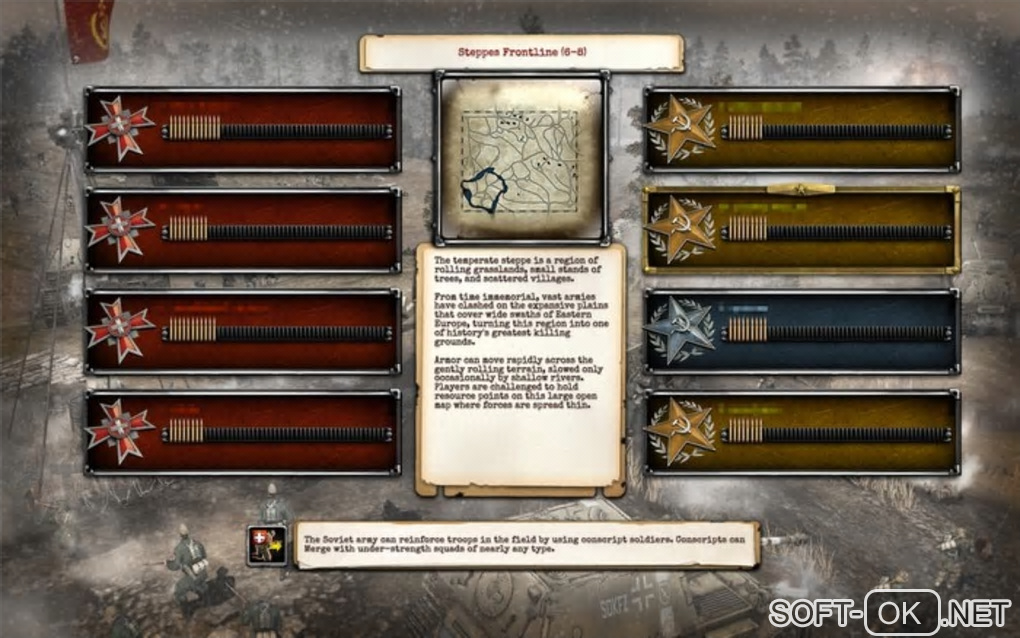Choose the gold-bordered highlighted Soviet player panel
Screen dimensions: 1020x638
(x=801, y=229)
